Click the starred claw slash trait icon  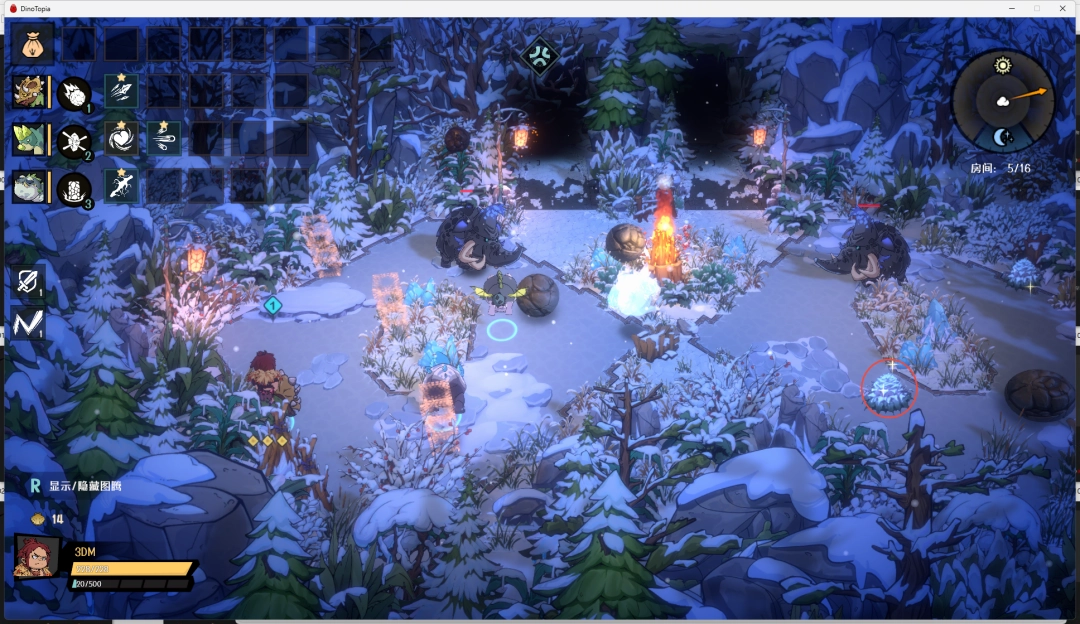(x=121, y=91)
